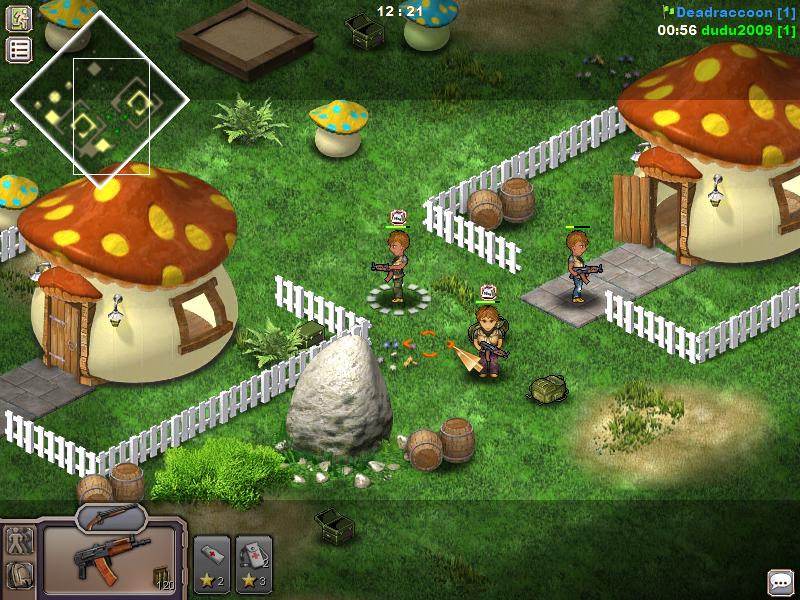This screenshot has height=600, width=800.
Task: Switch to the secondary shotgun weapon
Action: (110, 516)
